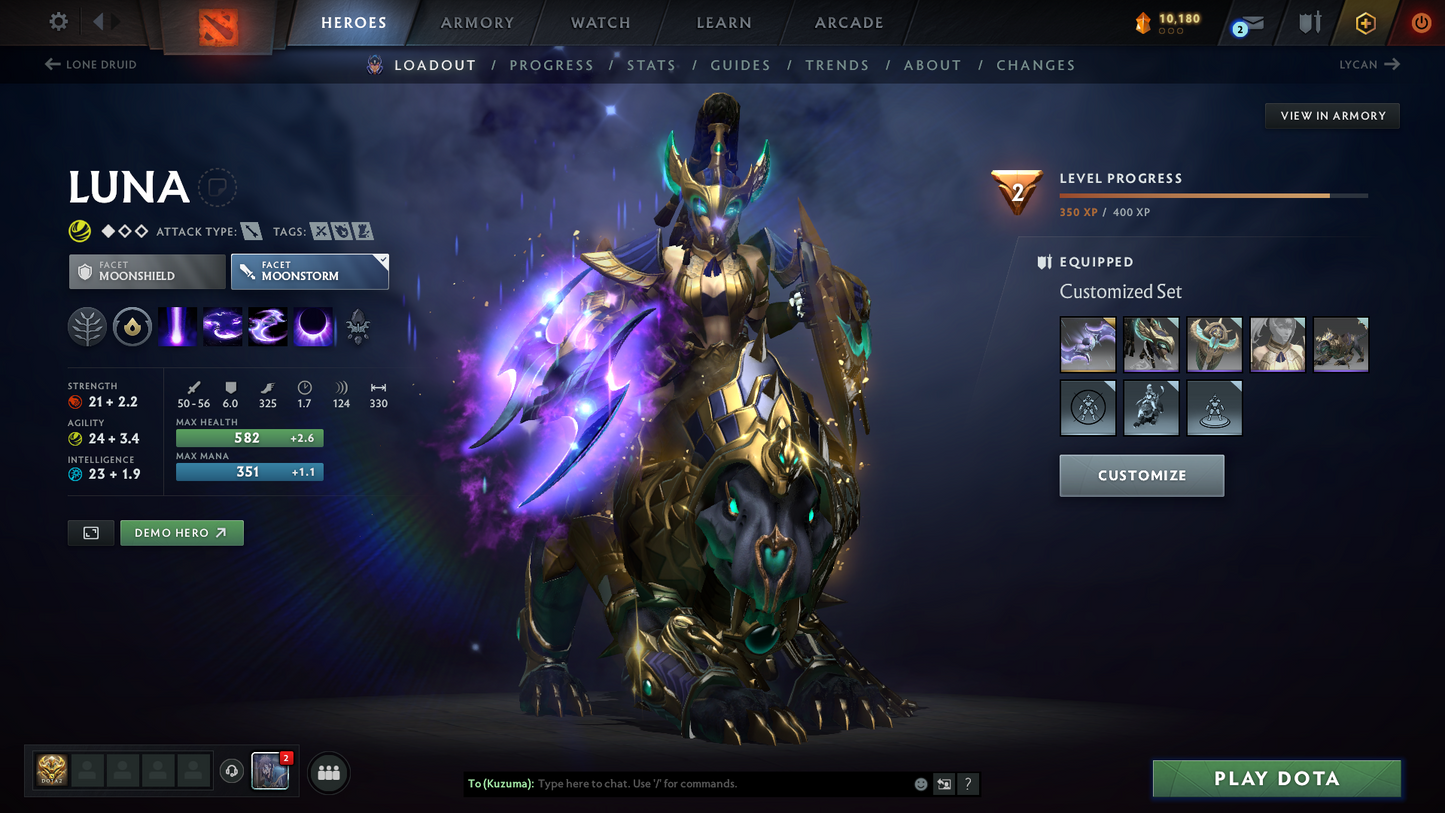This screenshot has height=813, width=1445.
Task: Select the Moonstorm facet
Action: (309, 271)
